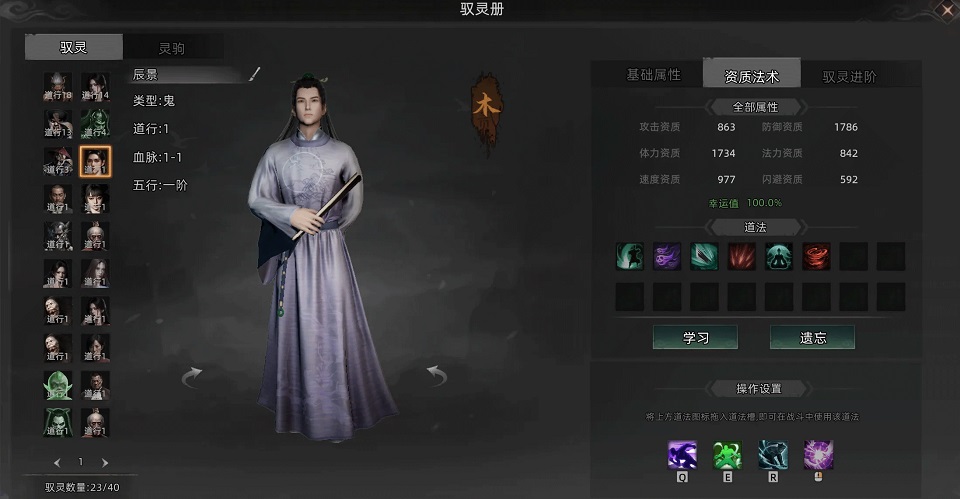Rotate the character model with the left arrow

click(191, 375)
